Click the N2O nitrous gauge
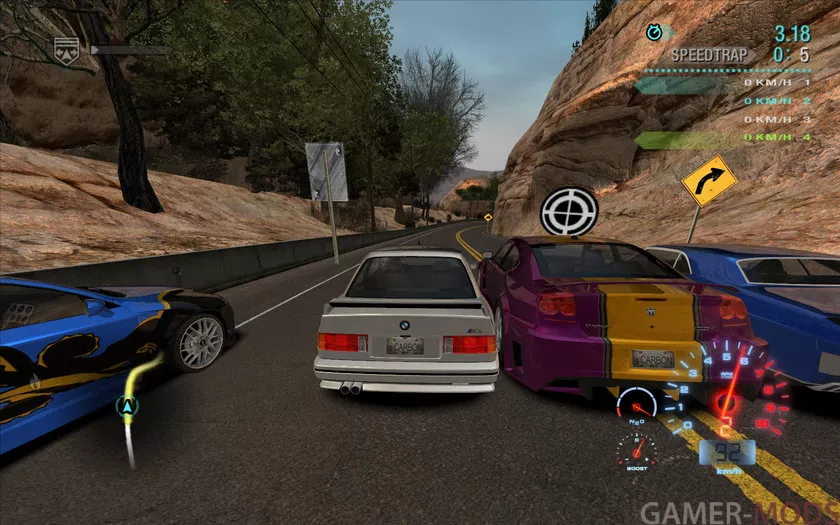Image resolution: width=840 pixels, height=525 pixels. 637,405
